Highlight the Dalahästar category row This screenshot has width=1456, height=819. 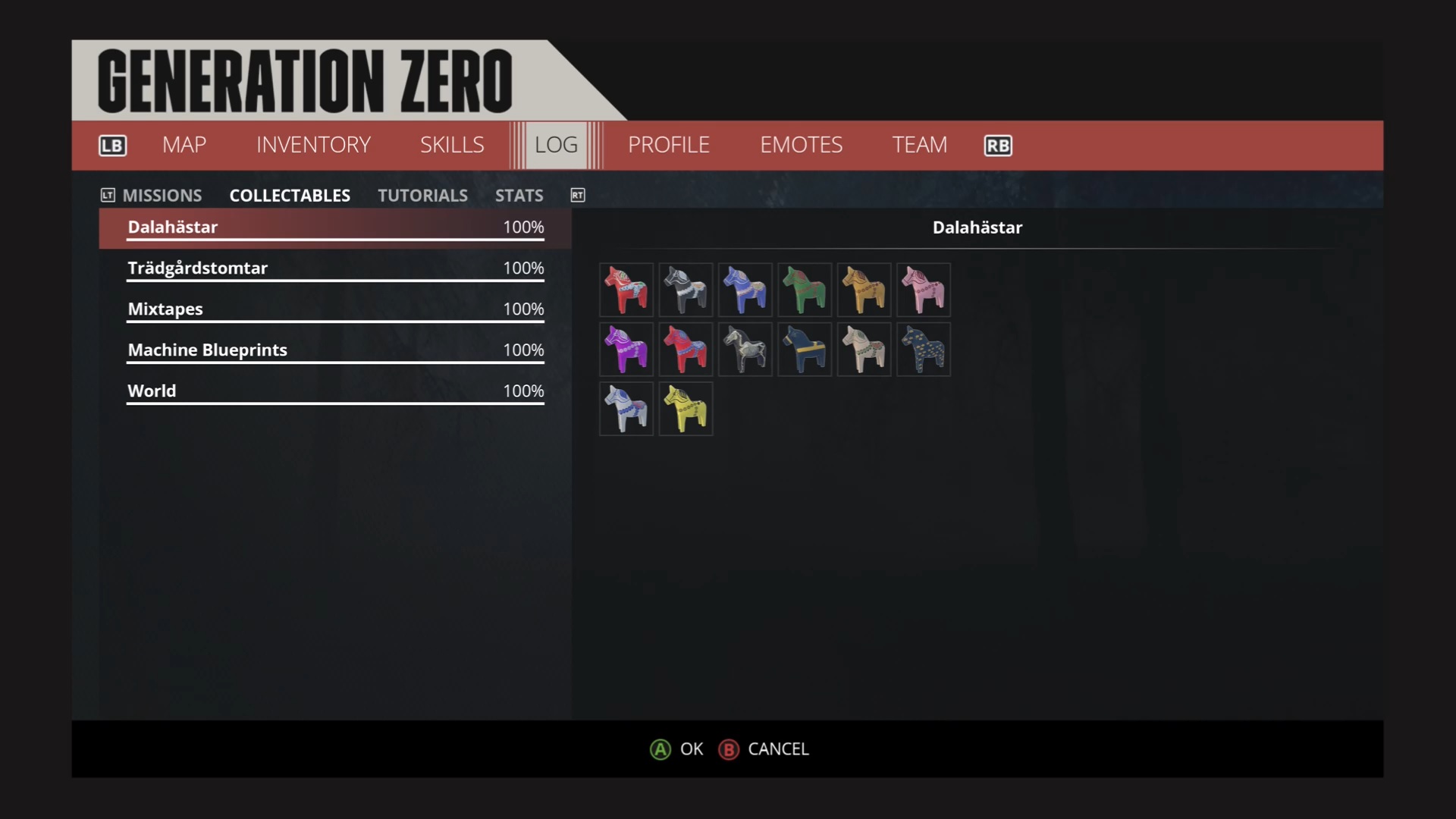[334, 227]
